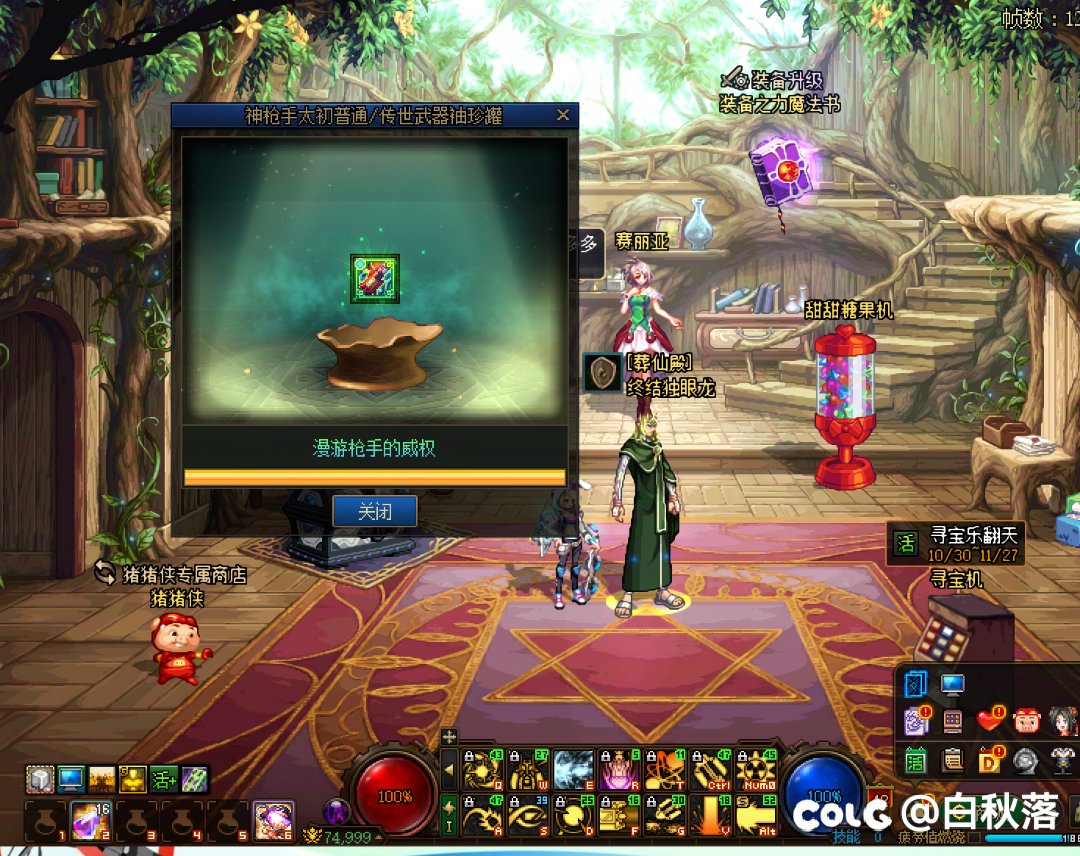This screenshot has height=856, width=1080.
Task: Select the revealed weapon item icon
Action: tap(375, 278)
